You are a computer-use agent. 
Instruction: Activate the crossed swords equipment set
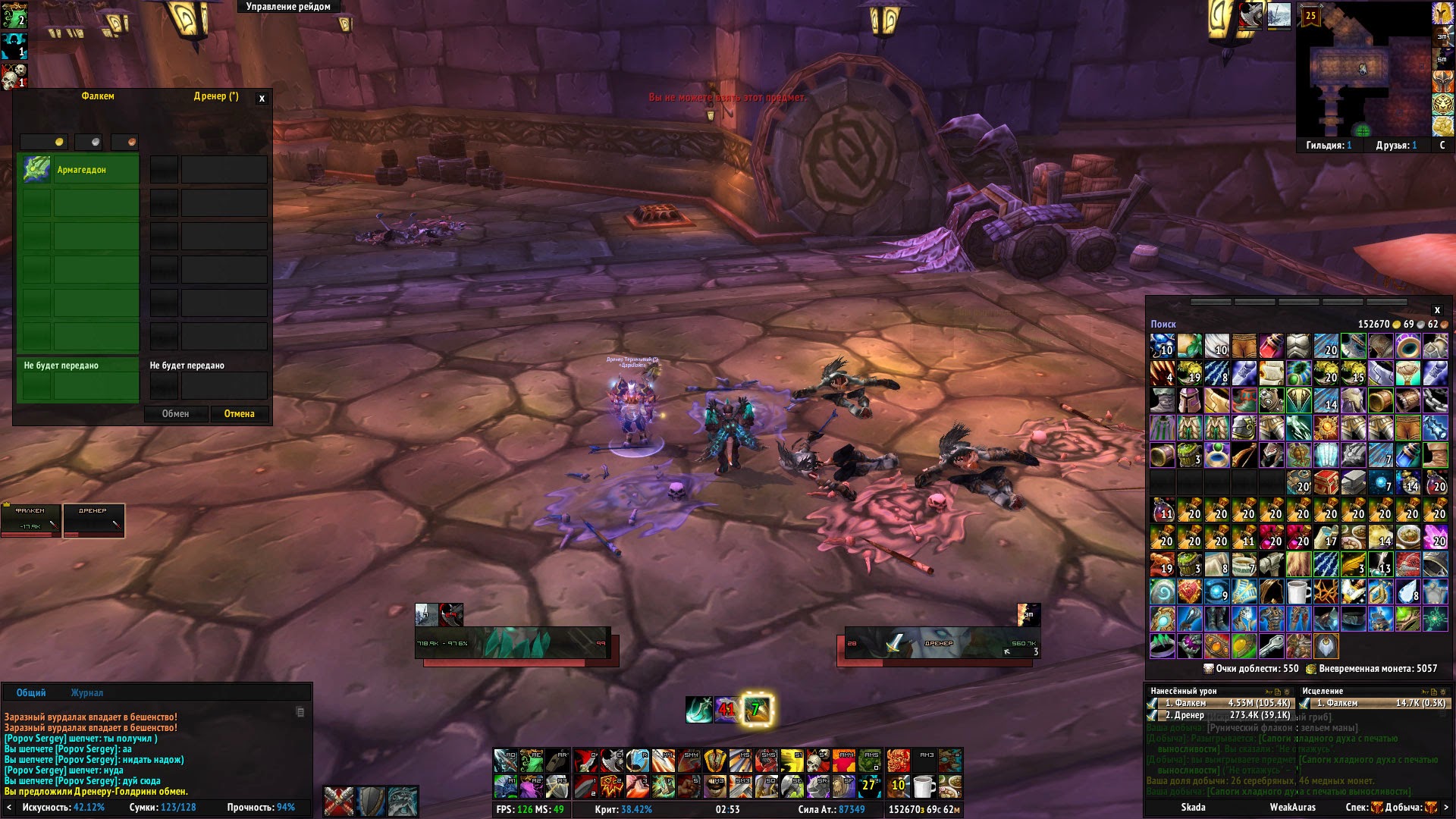339,802
